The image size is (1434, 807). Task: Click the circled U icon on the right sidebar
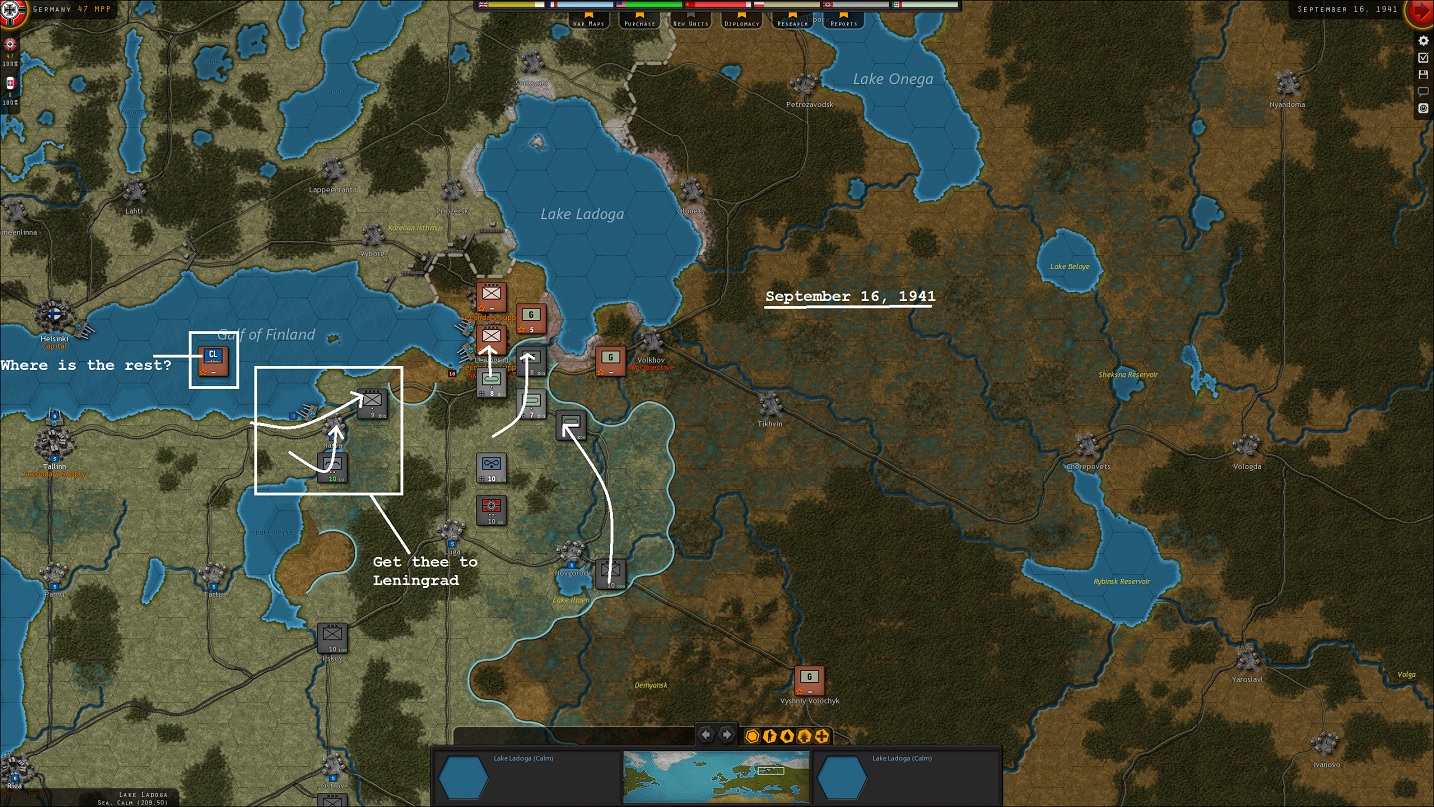pos(1422,107)
